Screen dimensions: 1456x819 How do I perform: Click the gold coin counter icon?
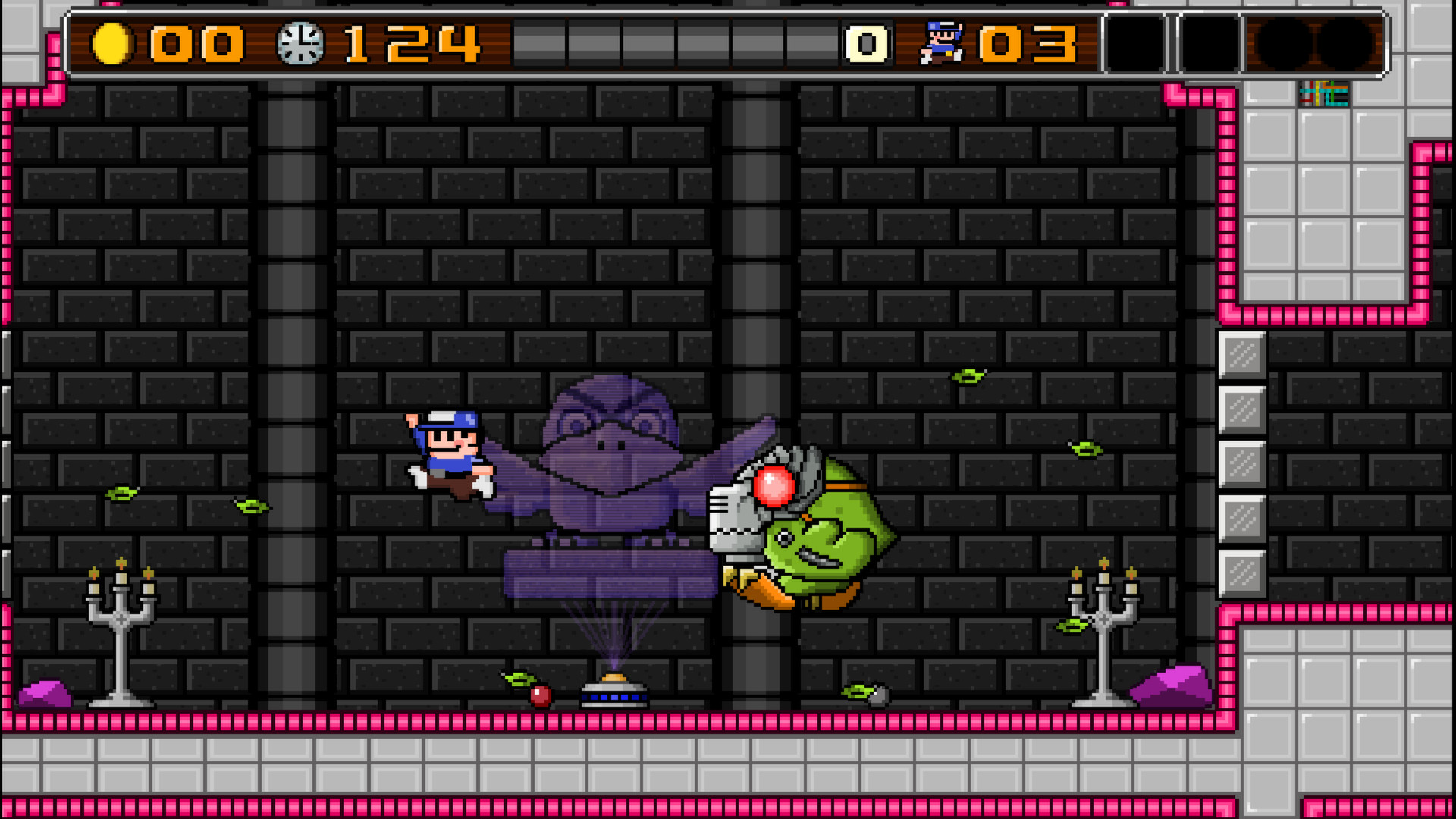click(x=113, y=43)
